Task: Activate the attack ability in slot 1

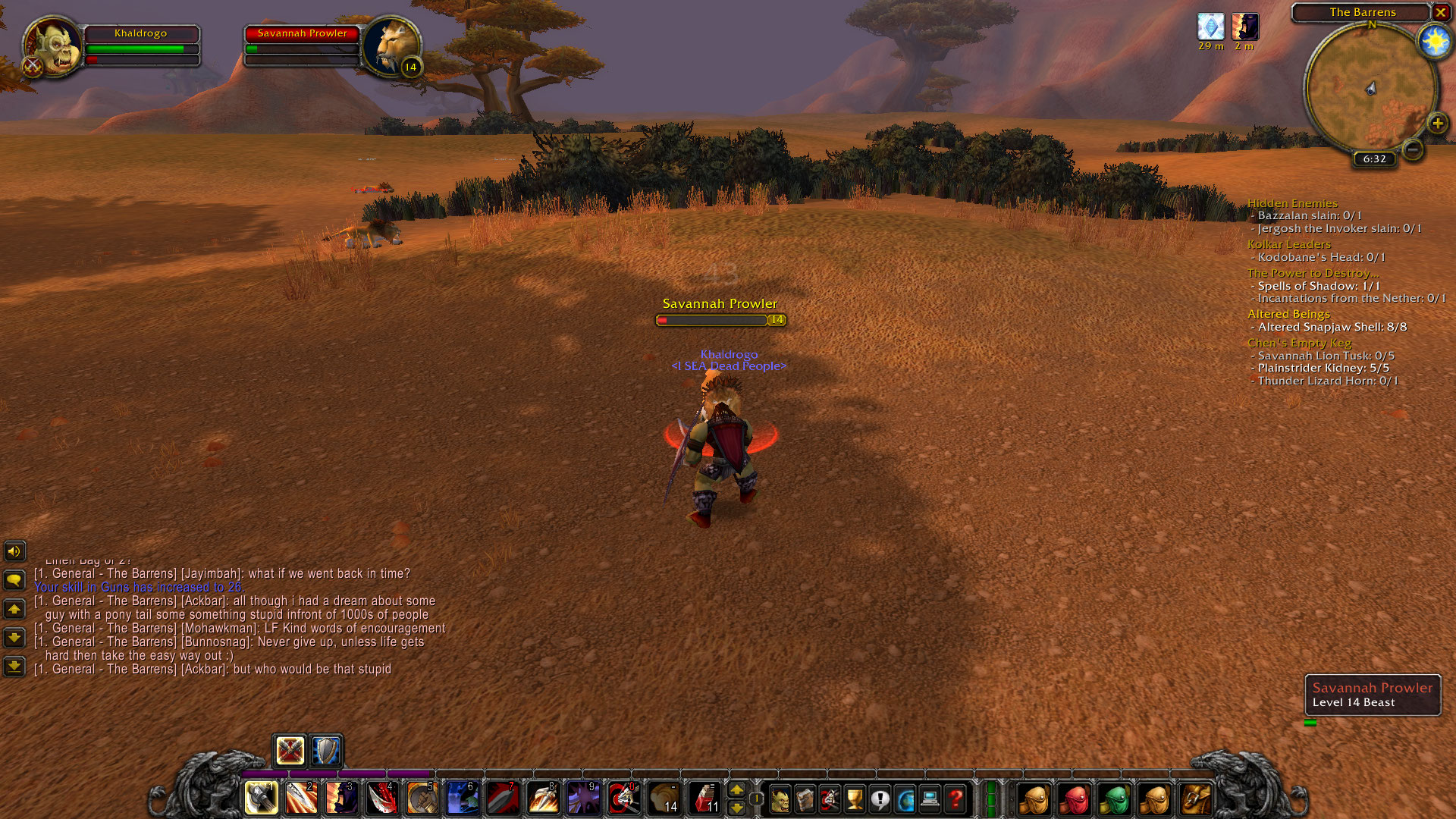Action: click(261, 798)
